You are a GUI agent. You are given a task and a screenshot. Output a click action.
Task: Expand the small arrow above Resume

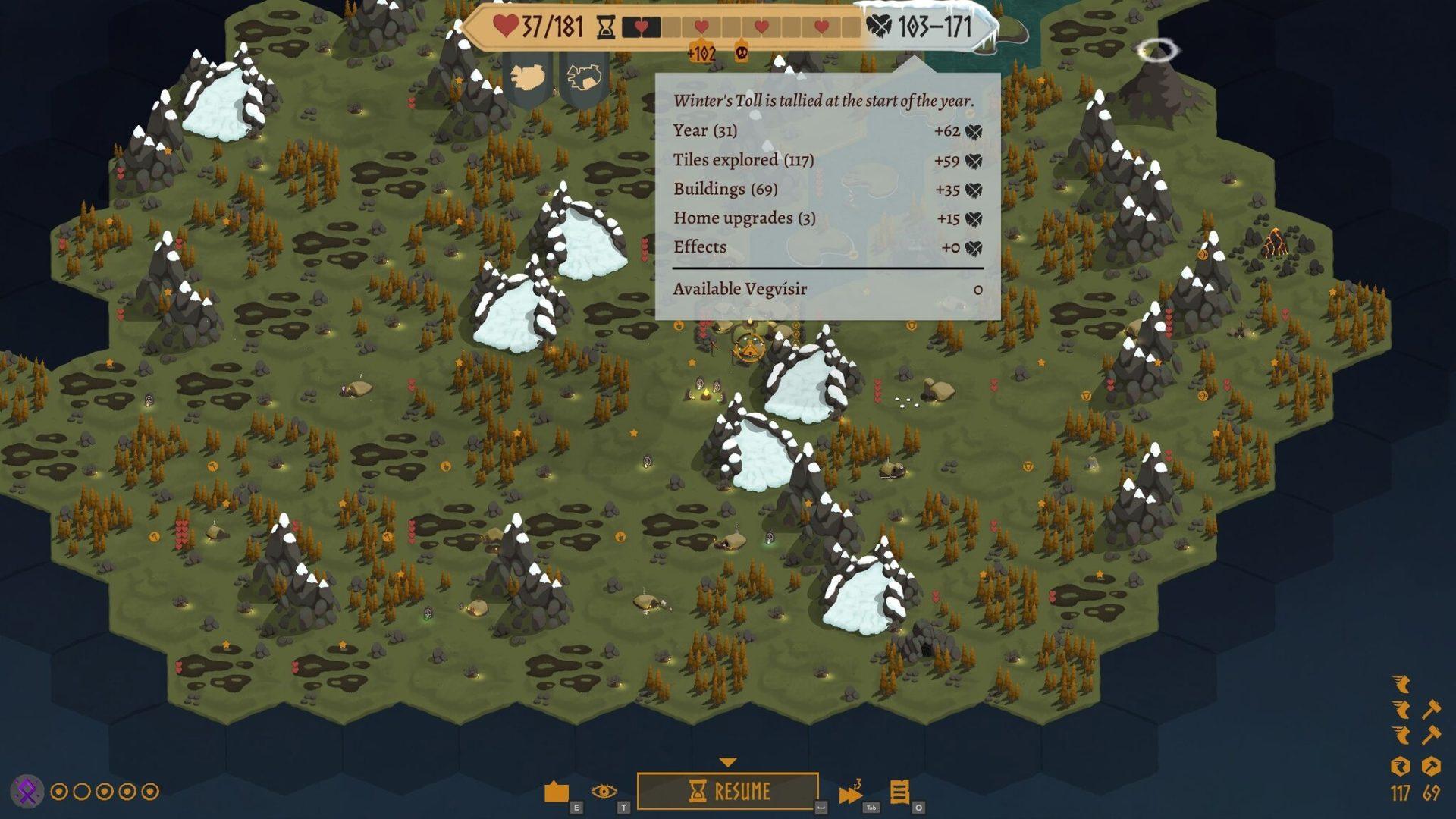click(x=728, y=762)
